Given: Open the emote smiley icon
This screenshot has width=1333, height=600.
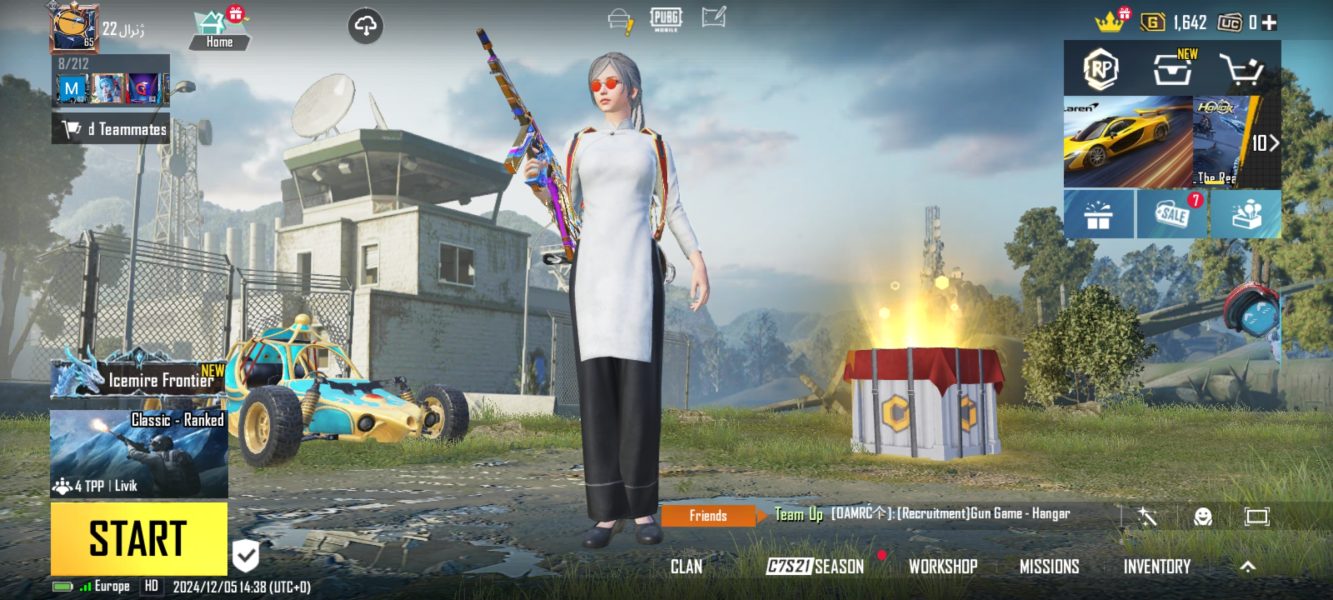Looking at the screenshot, I should (x=1203, y=516).
